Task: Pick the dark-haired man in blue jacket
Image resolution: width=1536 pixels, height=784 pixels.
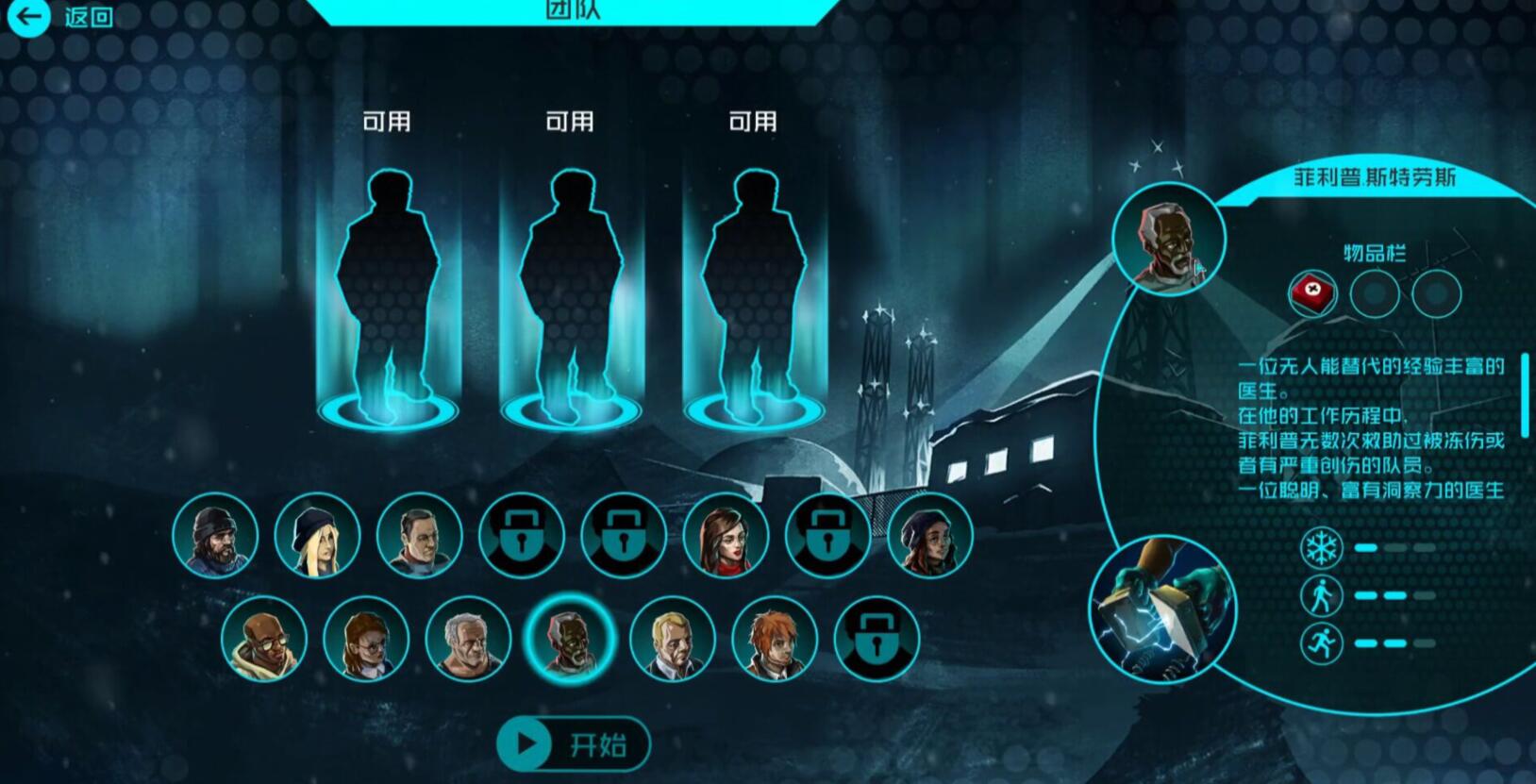Action: click(x=419, y=535)
